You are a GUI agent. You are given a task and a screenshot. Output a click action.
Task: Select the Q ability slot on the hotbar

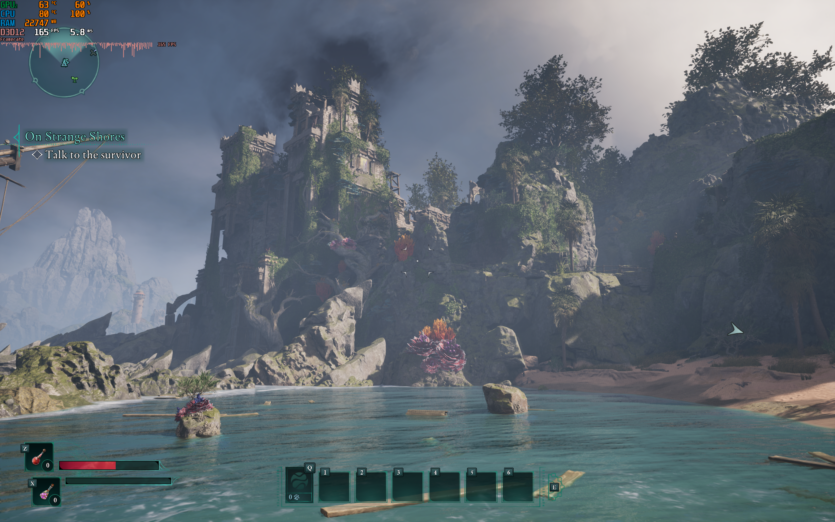point(299,484)
